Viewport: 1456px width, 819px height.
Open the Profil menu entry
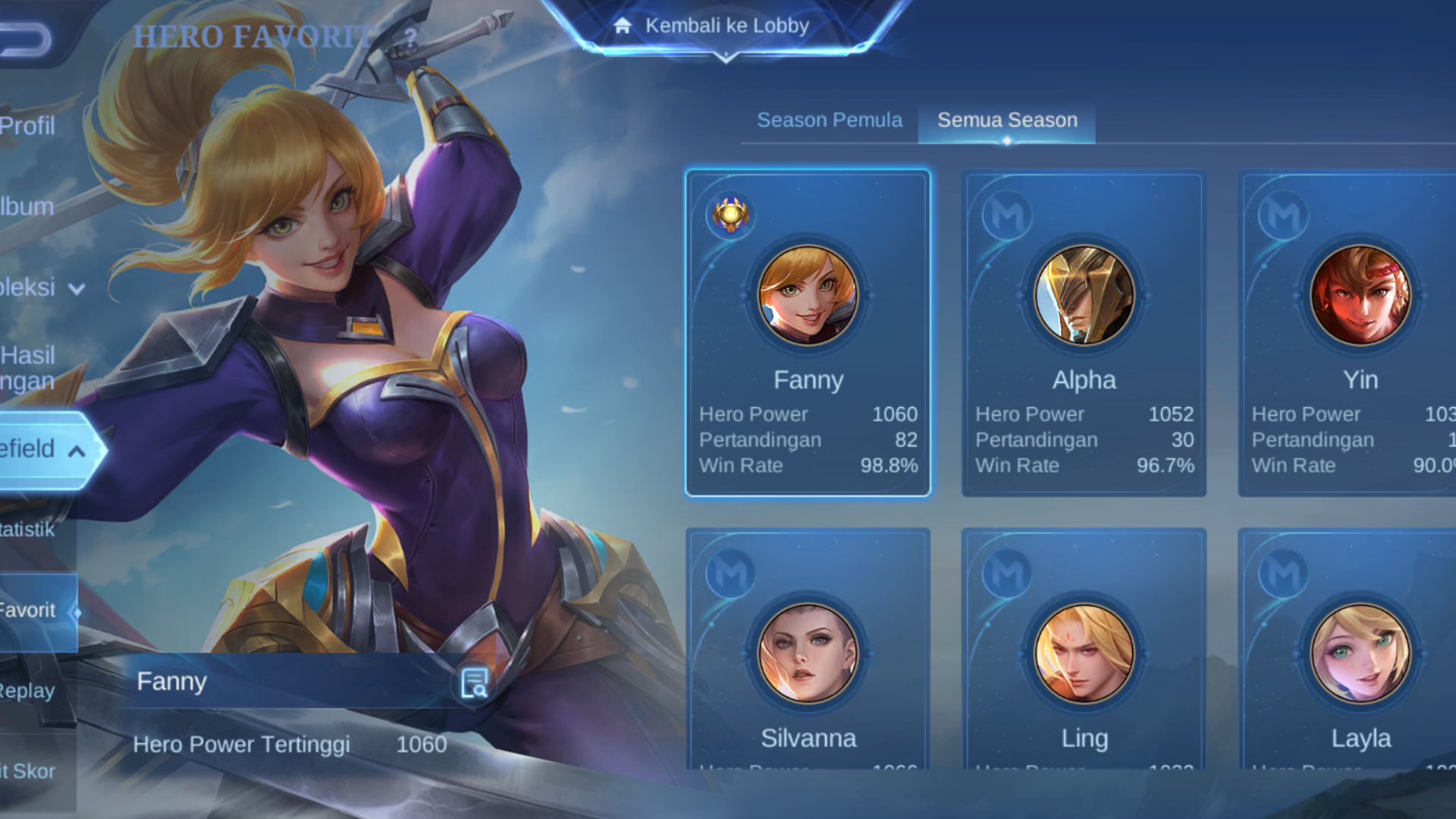(x=28, y=126)
